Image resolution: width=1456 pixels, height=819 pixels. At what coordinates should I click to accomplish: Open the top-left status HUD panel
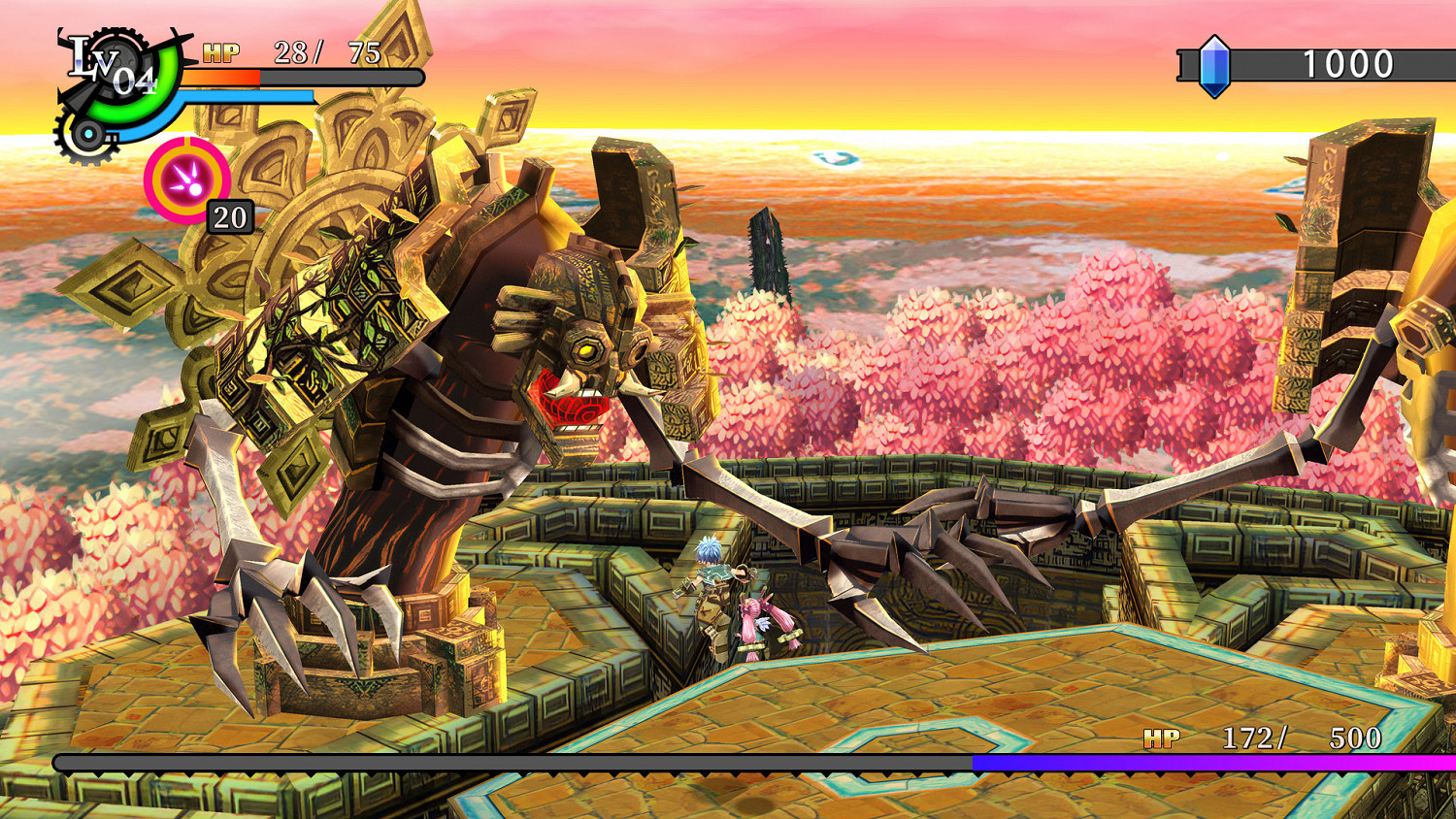pos(223,73)
